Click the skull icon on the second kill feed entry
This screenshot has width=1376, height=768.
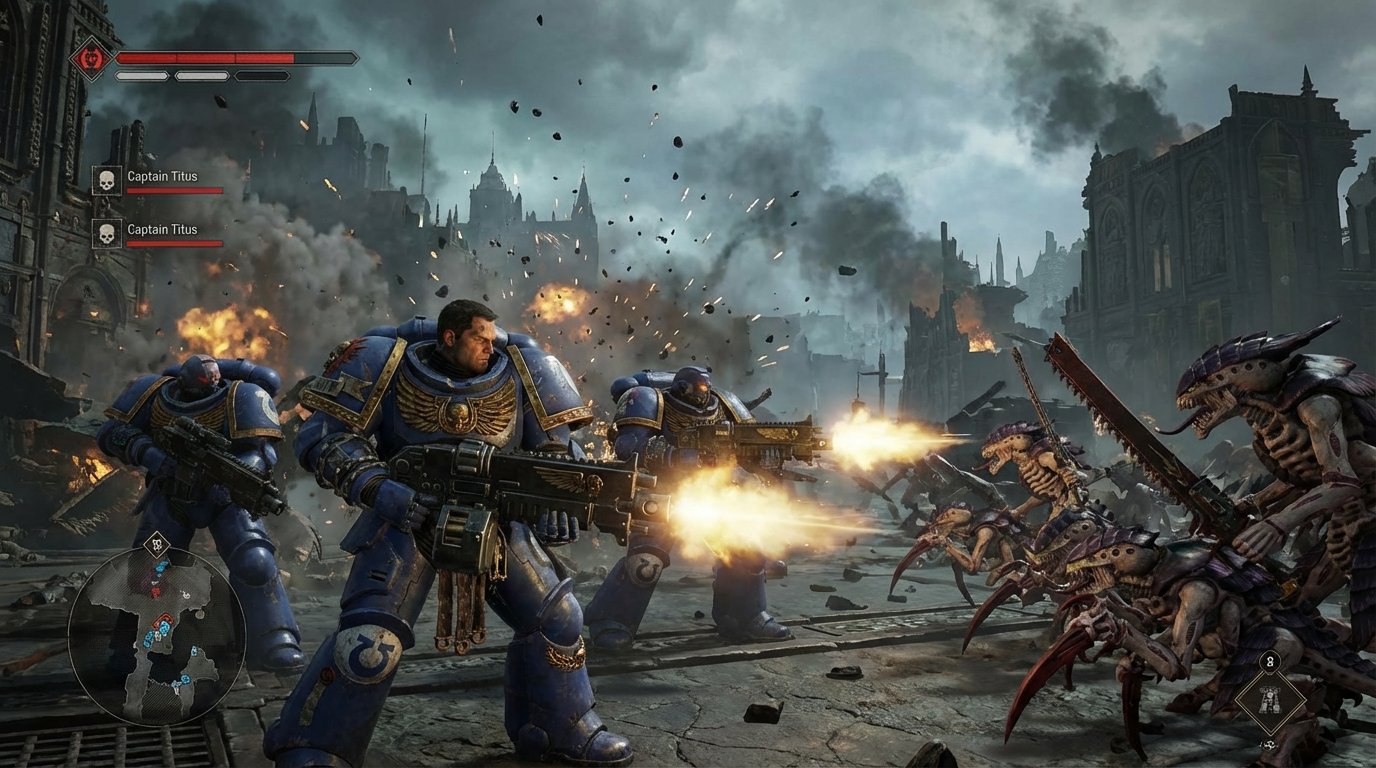(107, 234)
